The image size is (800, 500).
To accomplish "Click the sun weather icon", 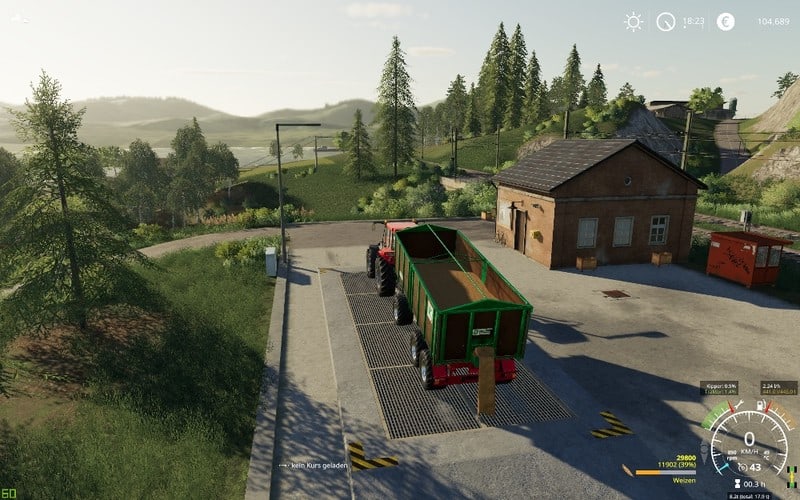I will [x=633, y=21].
